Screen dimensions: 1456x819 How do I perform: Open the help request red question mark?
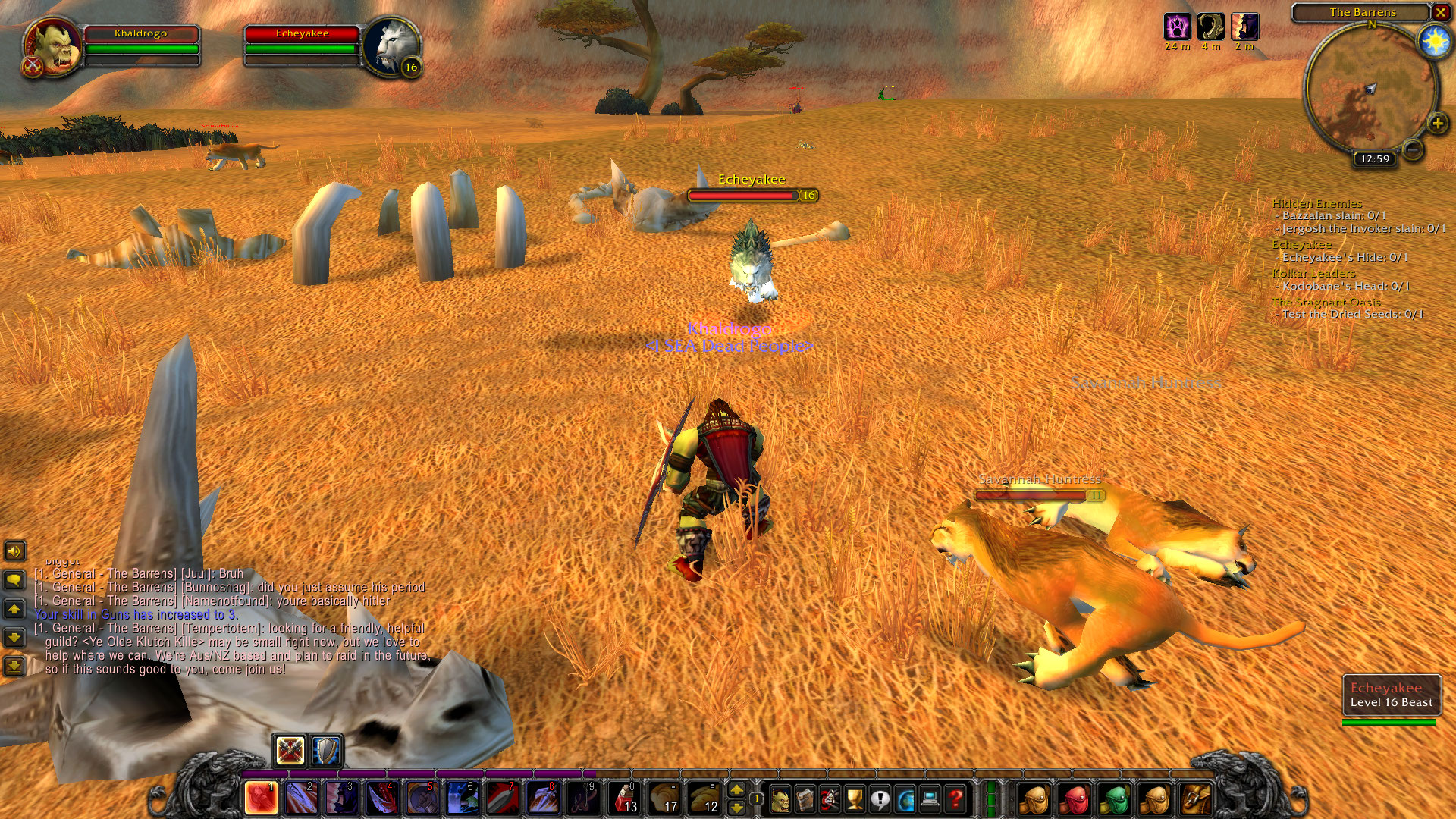click(x=955, y=799)
